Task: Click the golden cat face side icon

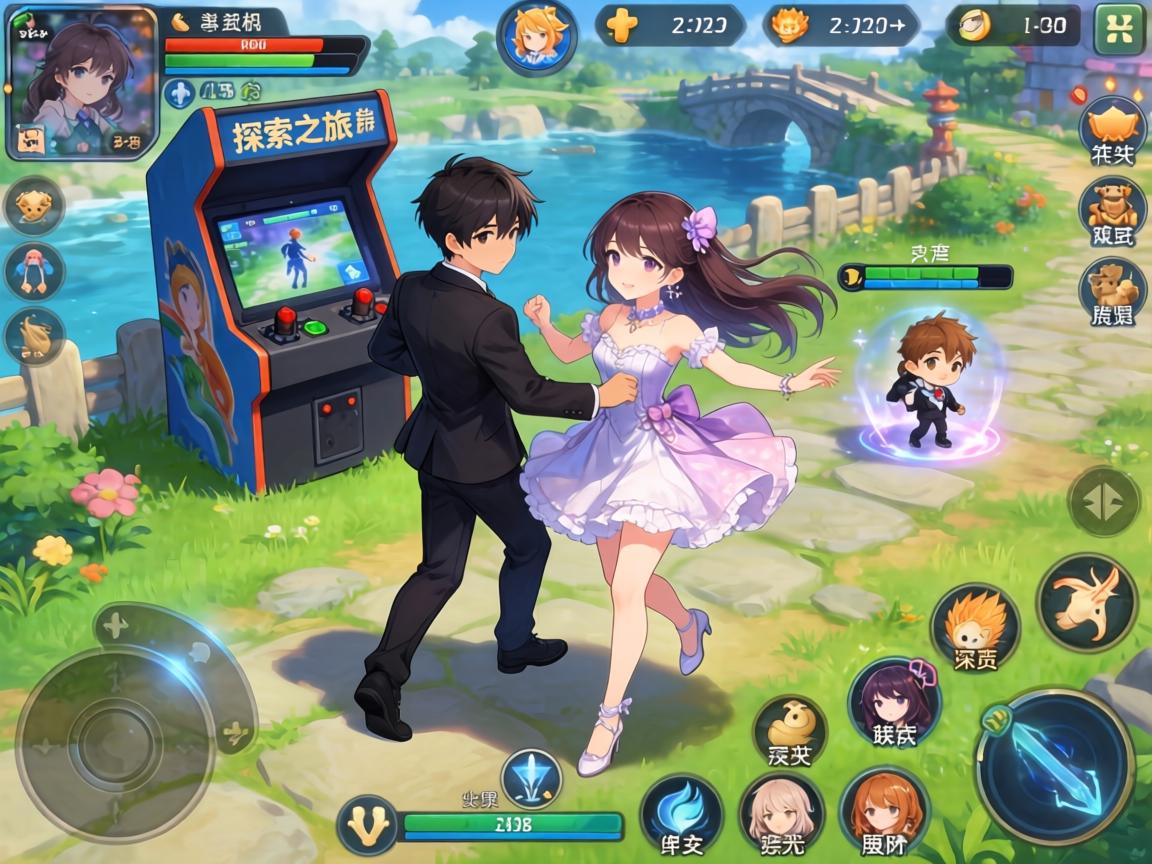Action: (x=34, y=206)
